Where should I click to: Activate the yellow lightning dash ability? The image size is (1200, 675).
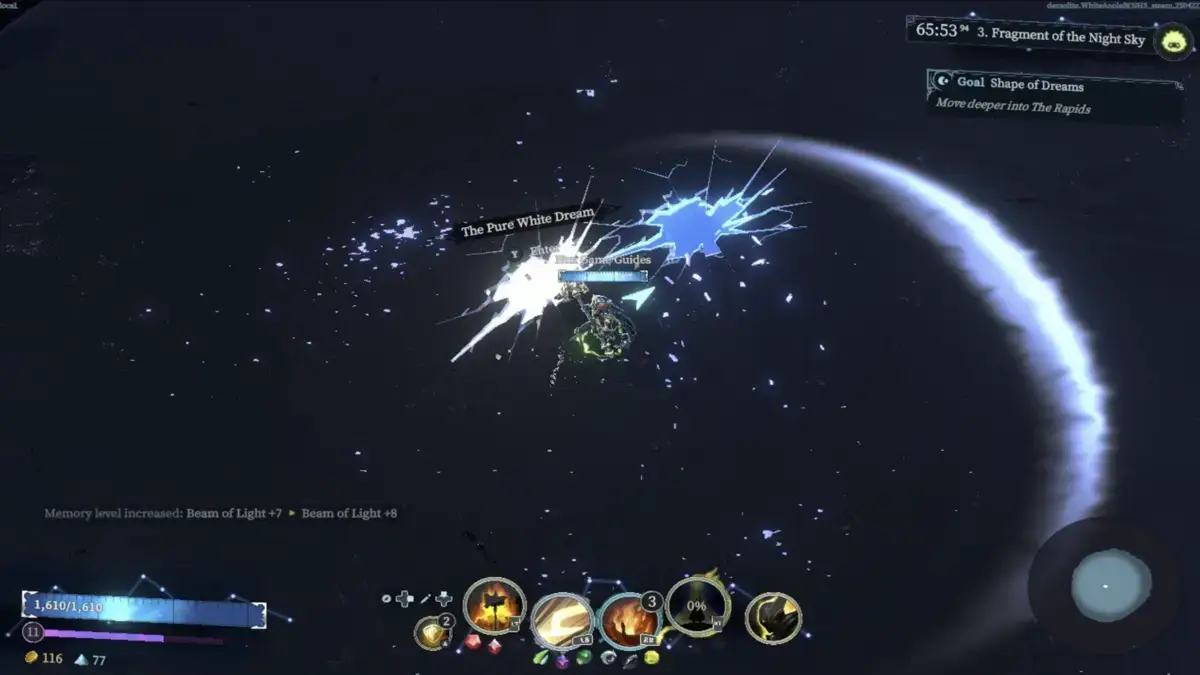(772, 618)
